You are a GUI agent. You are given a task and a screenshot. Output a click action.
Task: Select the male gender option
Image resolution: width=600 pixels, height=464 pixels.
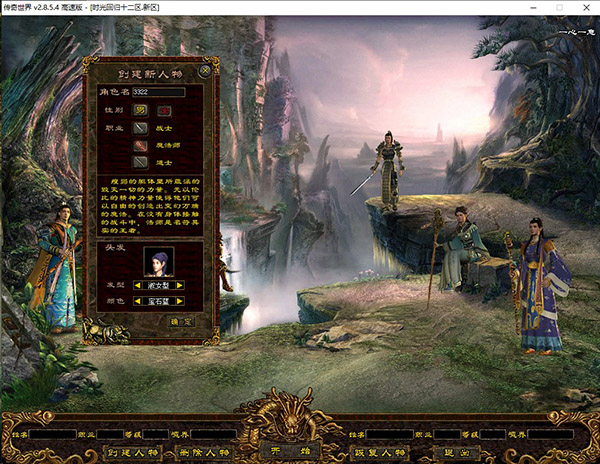point(141,108)
